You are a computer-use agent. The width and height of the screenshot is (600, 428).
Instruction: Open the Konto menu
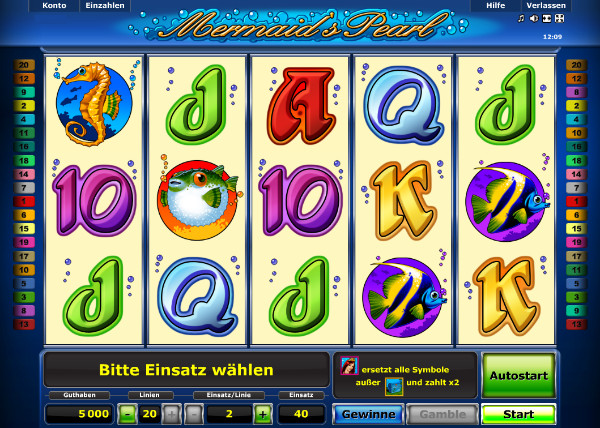tap(53, 6)
